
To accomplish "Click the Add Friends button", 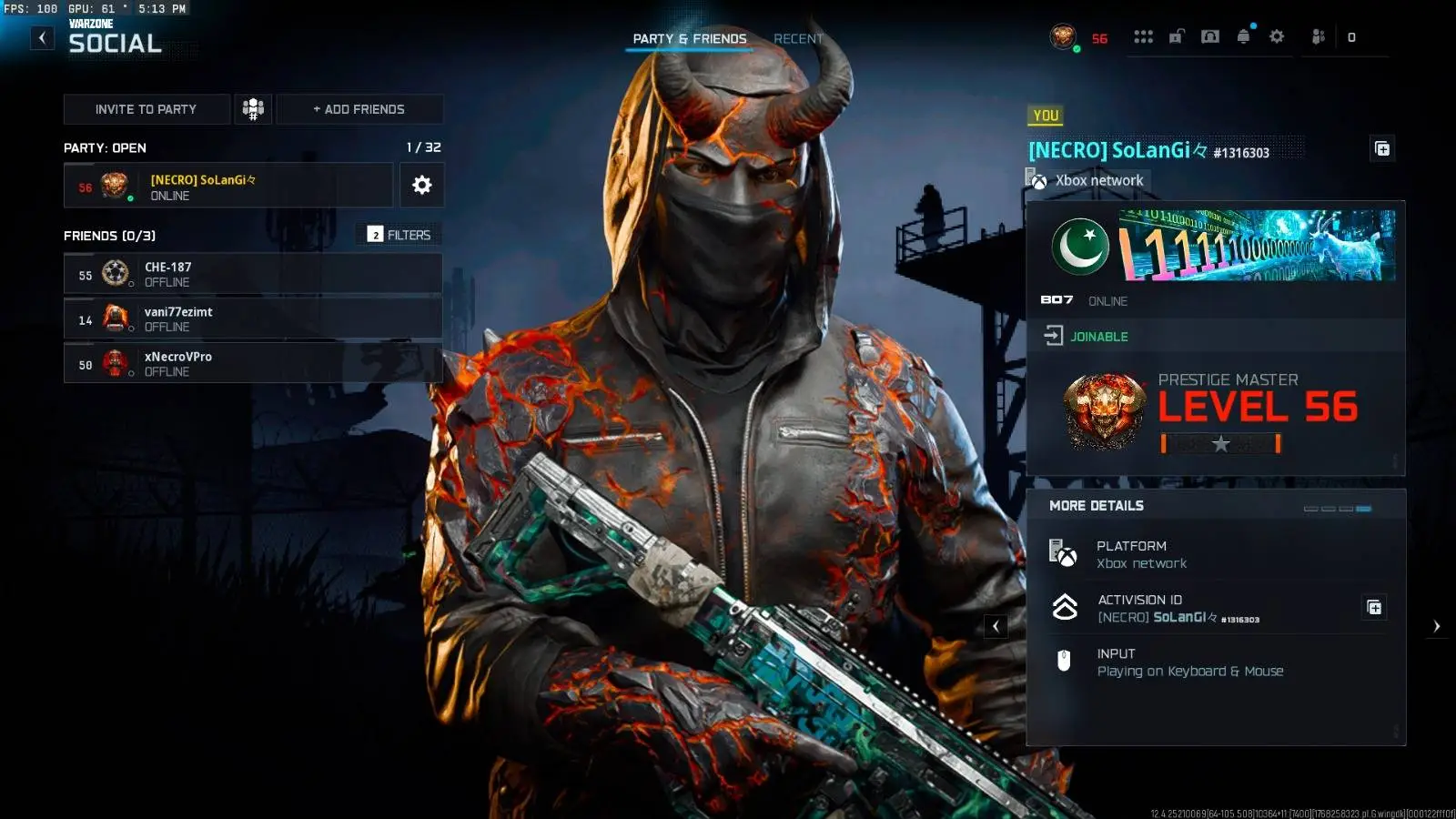I will coord(359,108).
